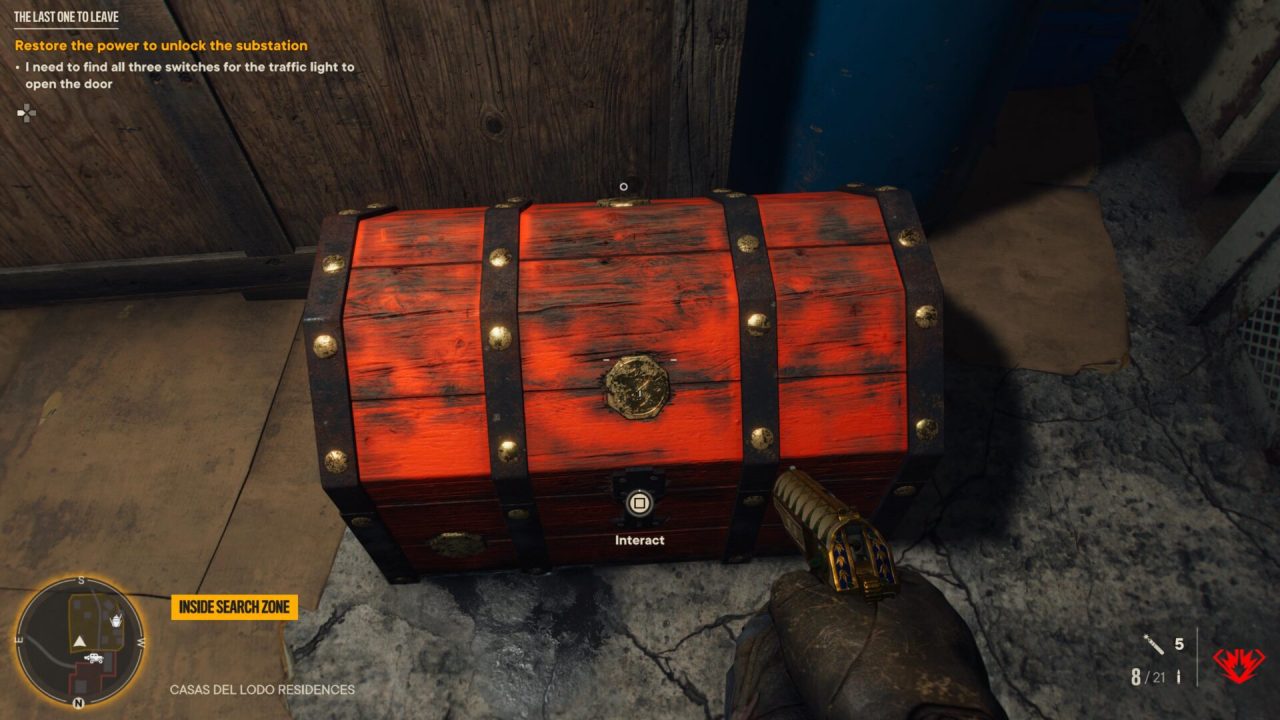
Task: Expand the quest tracker titled THE LAST ONE TO LEAVE
Action: coord(67,17)
